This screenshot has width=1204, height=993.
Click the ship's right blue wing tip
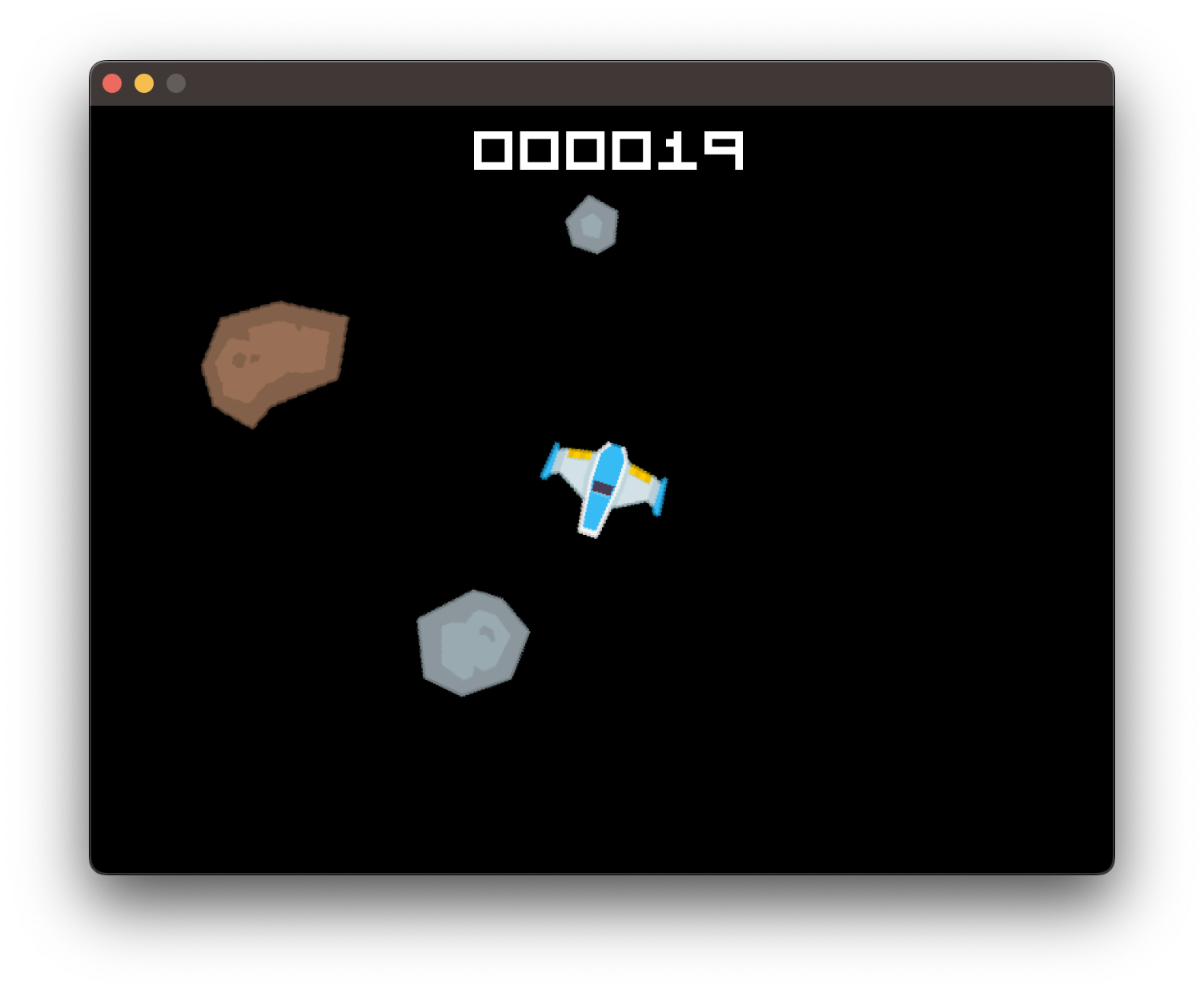(x=660, y=496)
